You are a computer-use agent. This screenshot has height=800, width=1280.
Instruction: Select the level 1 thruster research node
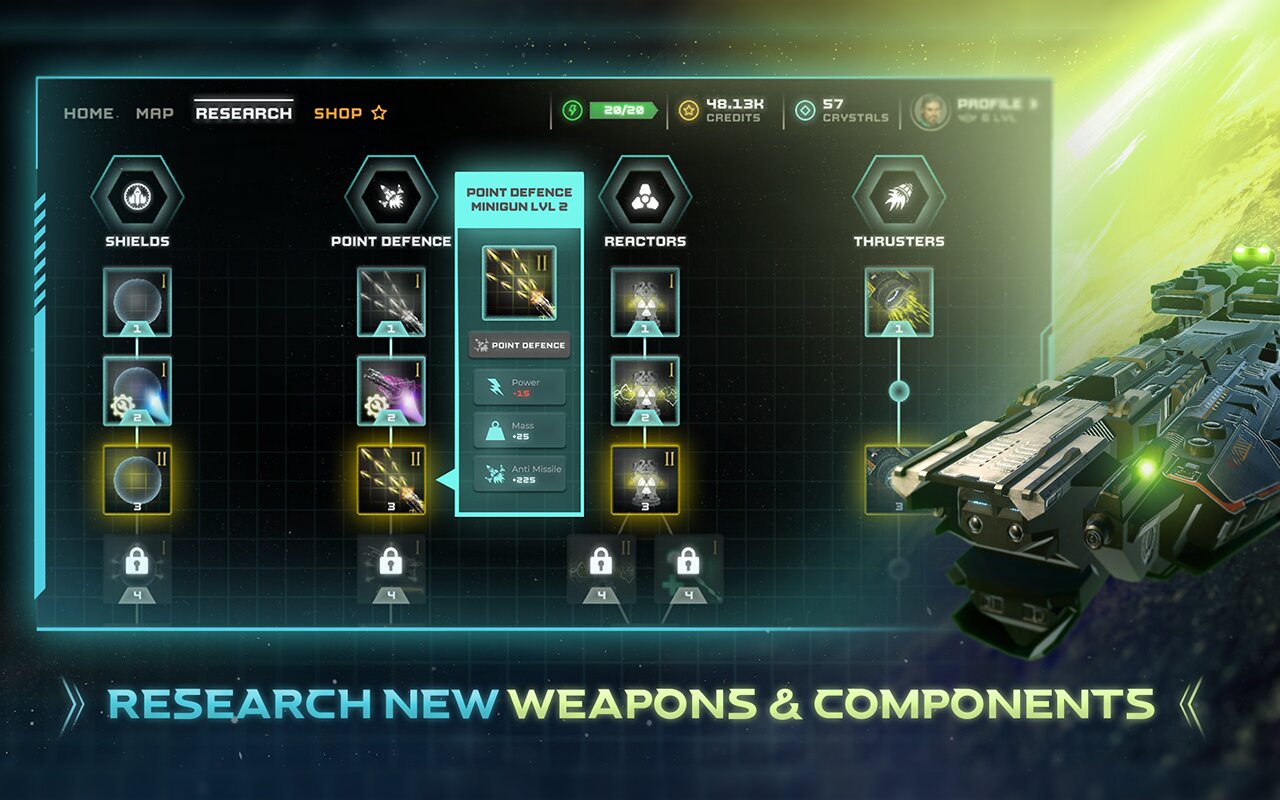(x=899, y=301)
